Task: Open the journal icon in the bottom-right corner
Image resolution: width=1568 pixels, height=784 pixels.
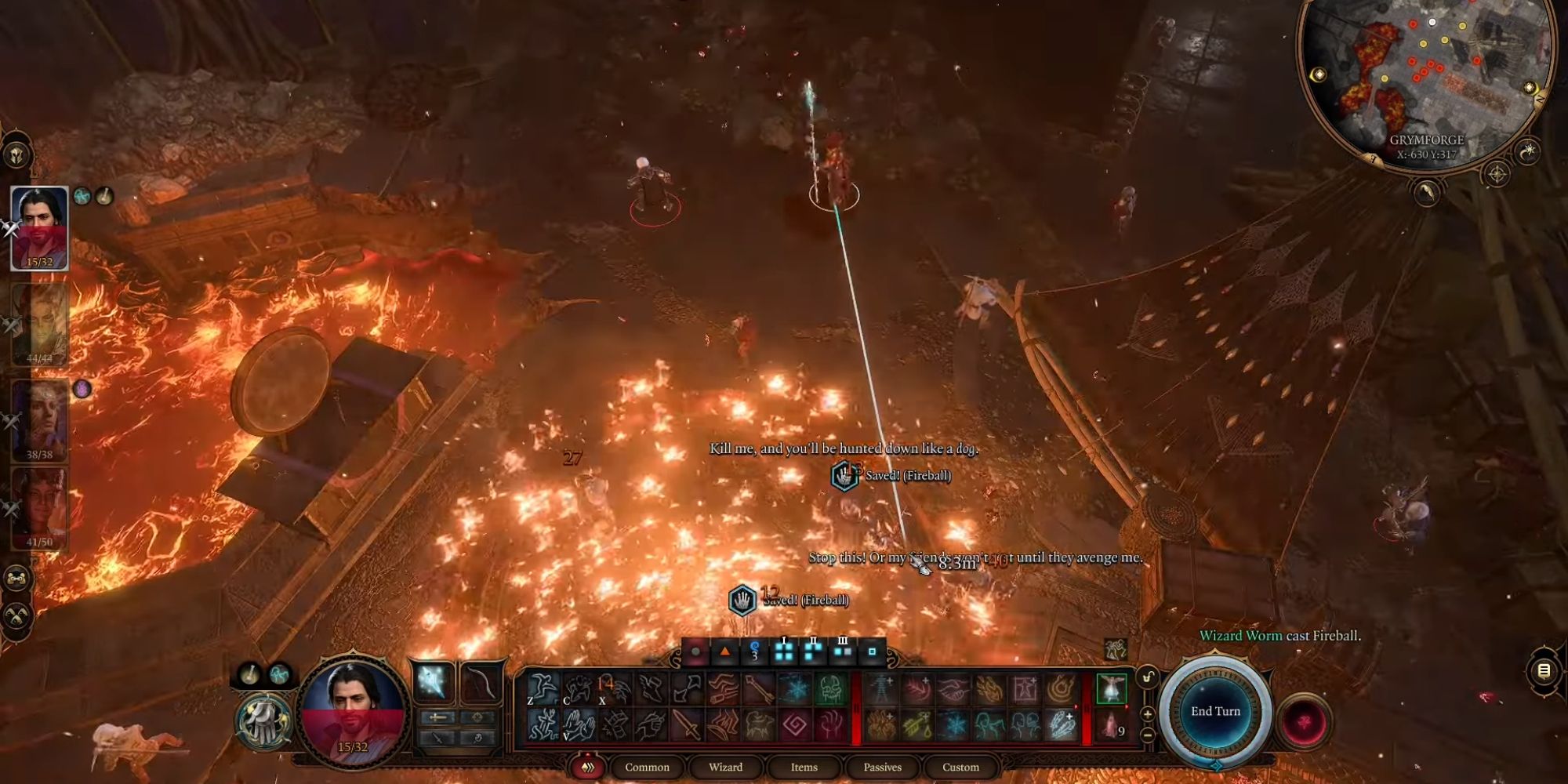Action: (x=1543, y=672)
